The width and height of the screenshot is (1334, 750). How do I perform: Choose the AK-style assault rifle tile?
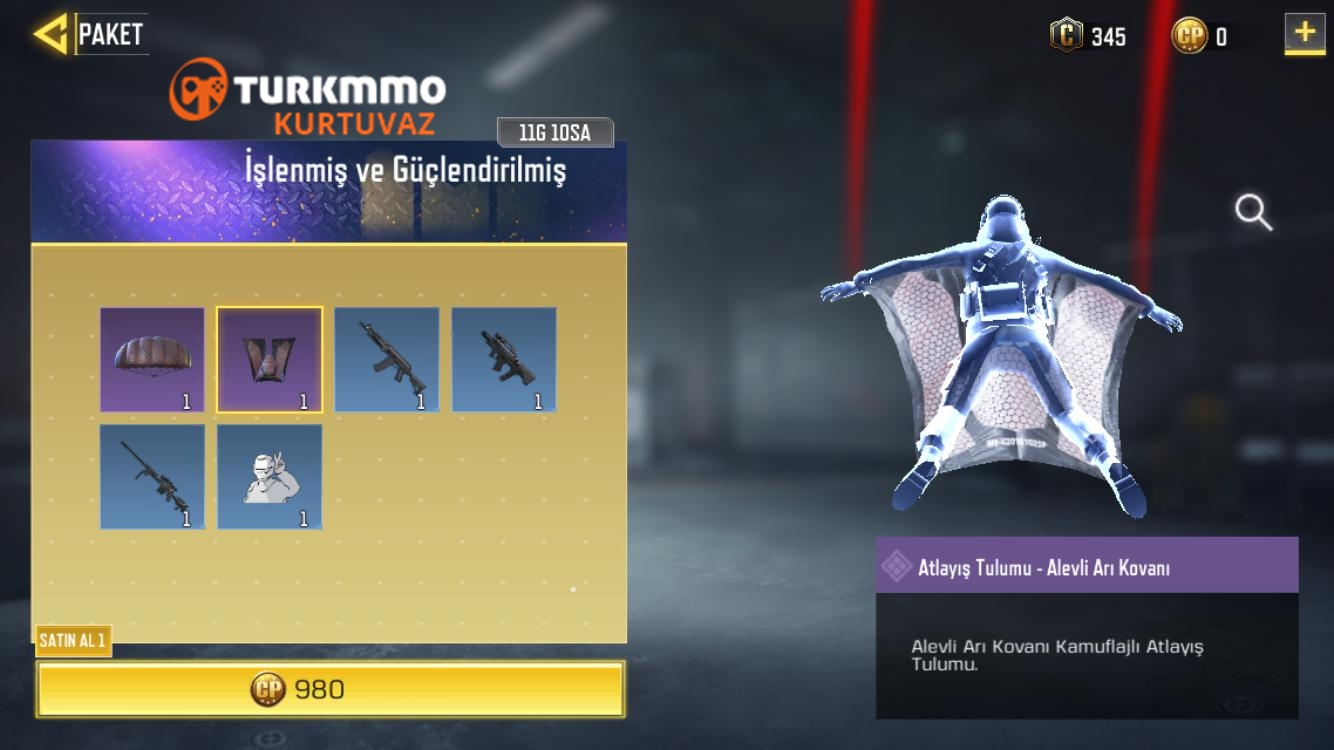[x=387, y=360]
